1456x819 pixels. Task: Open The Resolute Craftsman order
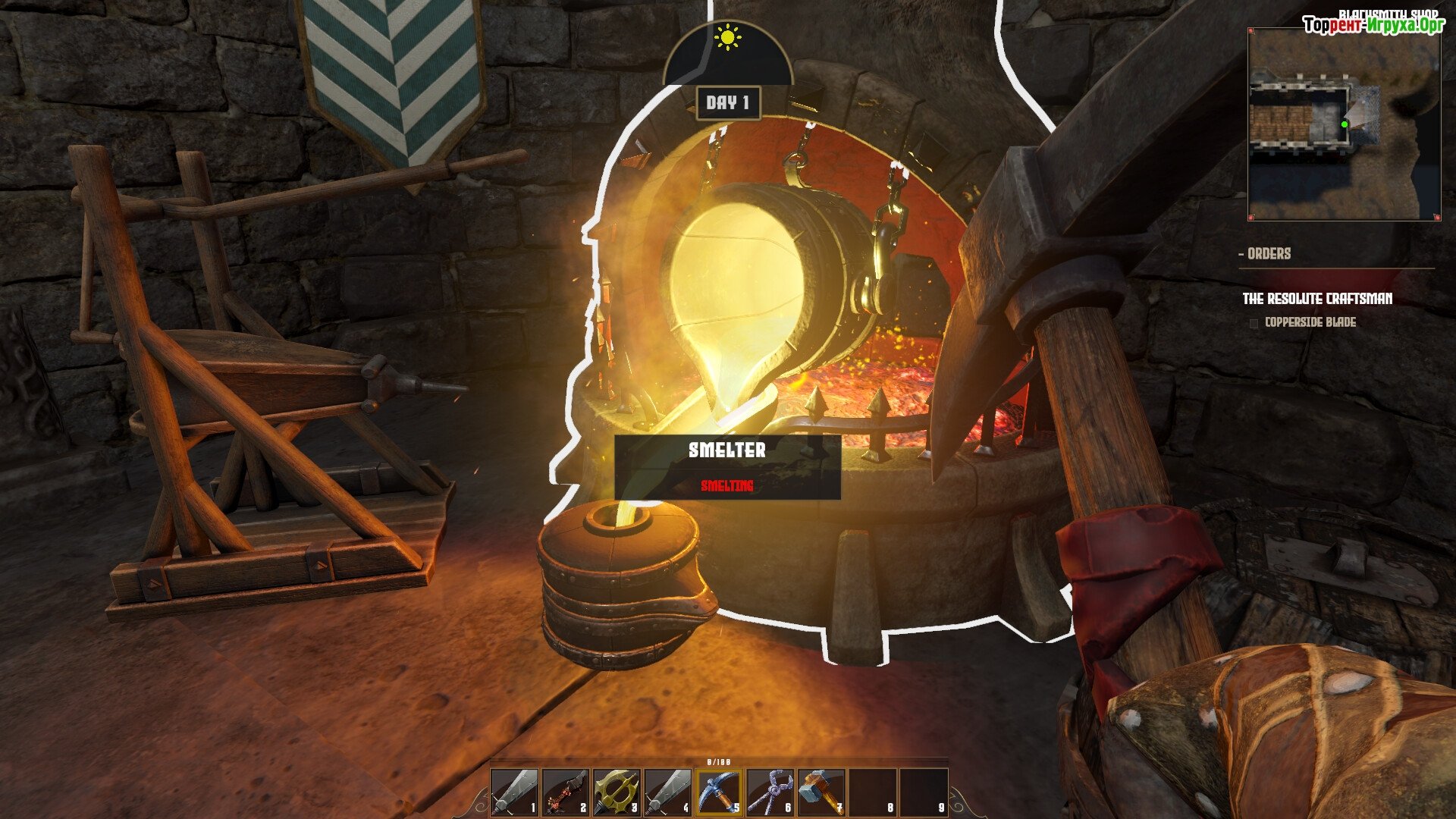(x=1317, y=299)
